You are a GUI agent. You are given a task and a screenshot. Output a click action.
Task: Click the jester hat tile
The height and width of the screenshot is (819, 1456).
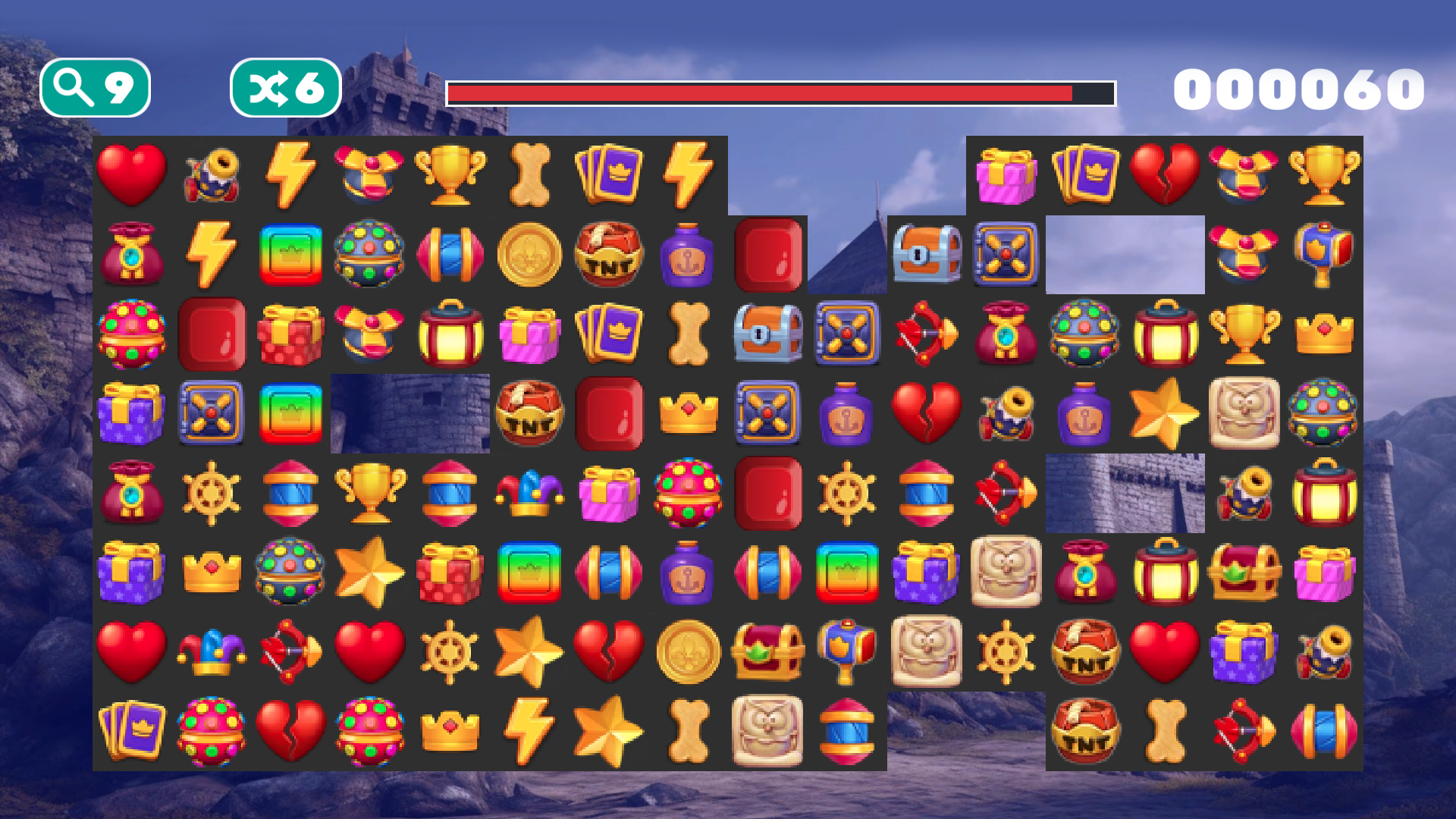[x=530, y=494]
